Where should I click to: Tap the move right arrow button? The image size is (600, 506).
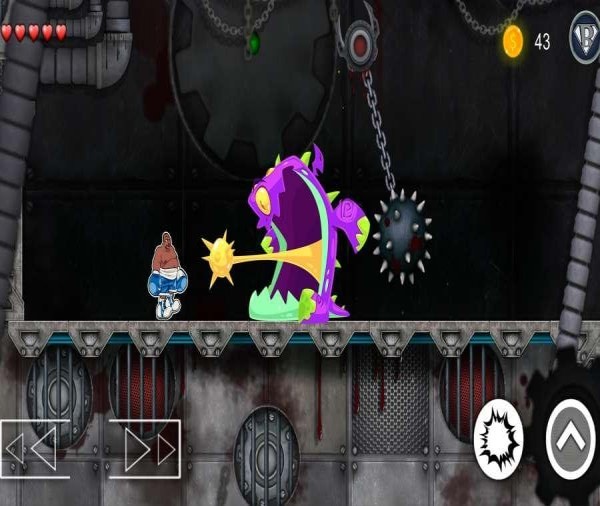click(146, 448)
